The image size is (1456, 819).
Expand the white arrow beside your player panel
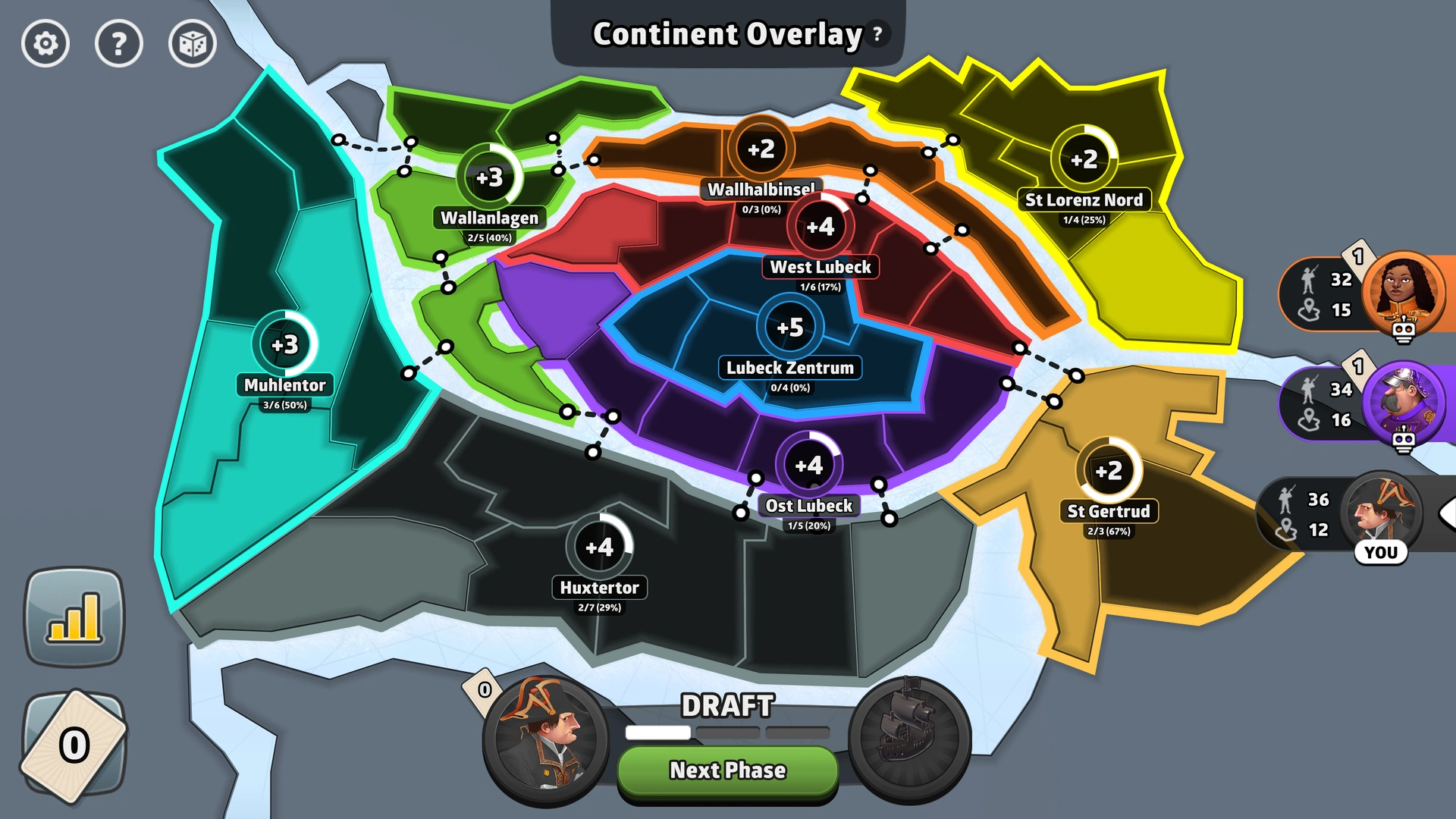pyautogui.click(x=1448, y=514)
